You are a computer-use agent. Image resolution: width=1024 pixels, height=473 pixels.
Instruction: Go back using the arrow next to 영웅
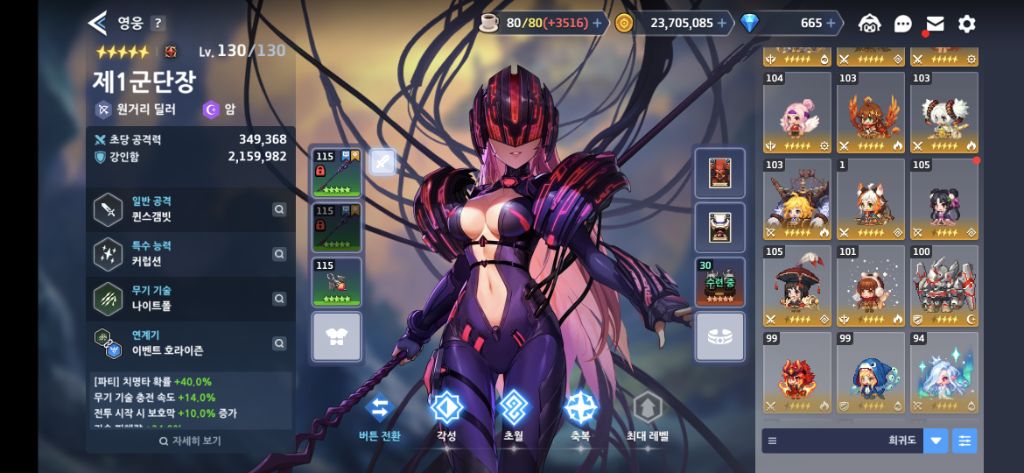(97, 22)
